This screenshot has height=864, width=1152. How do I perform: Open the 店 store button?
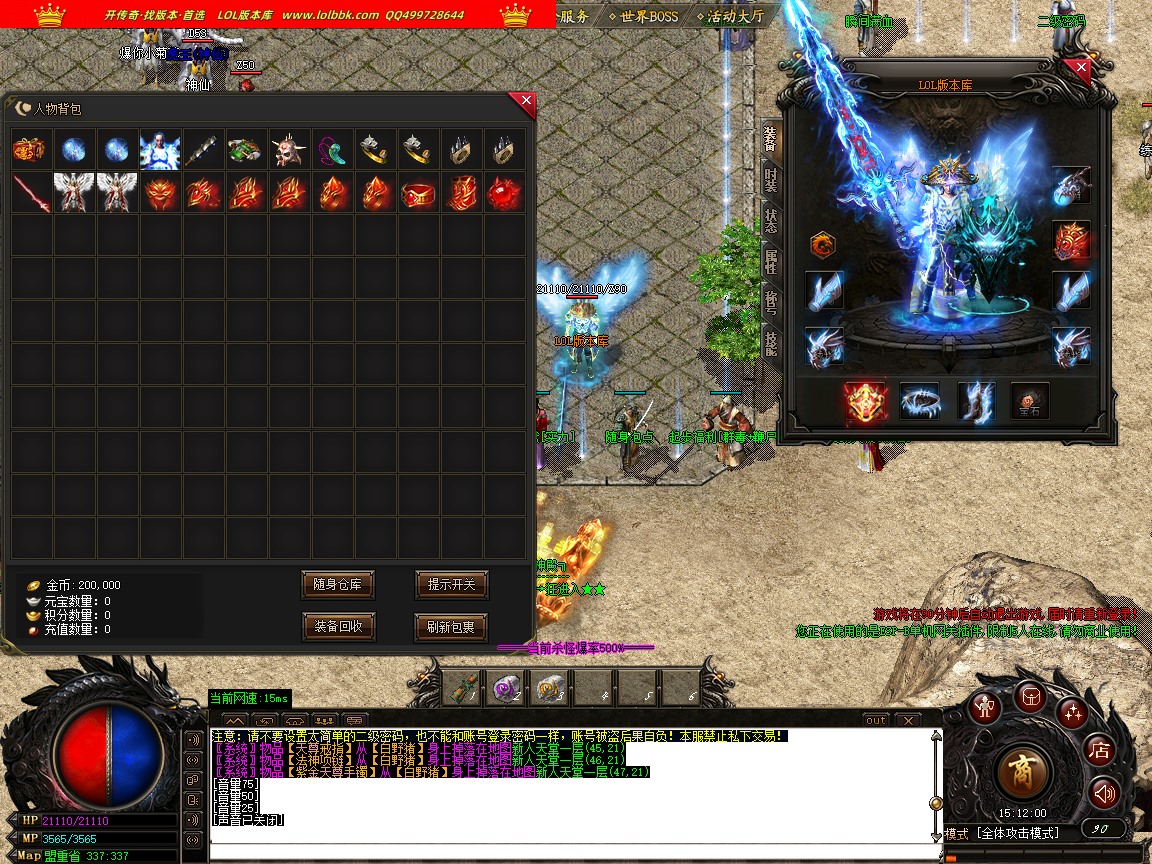1100,749
